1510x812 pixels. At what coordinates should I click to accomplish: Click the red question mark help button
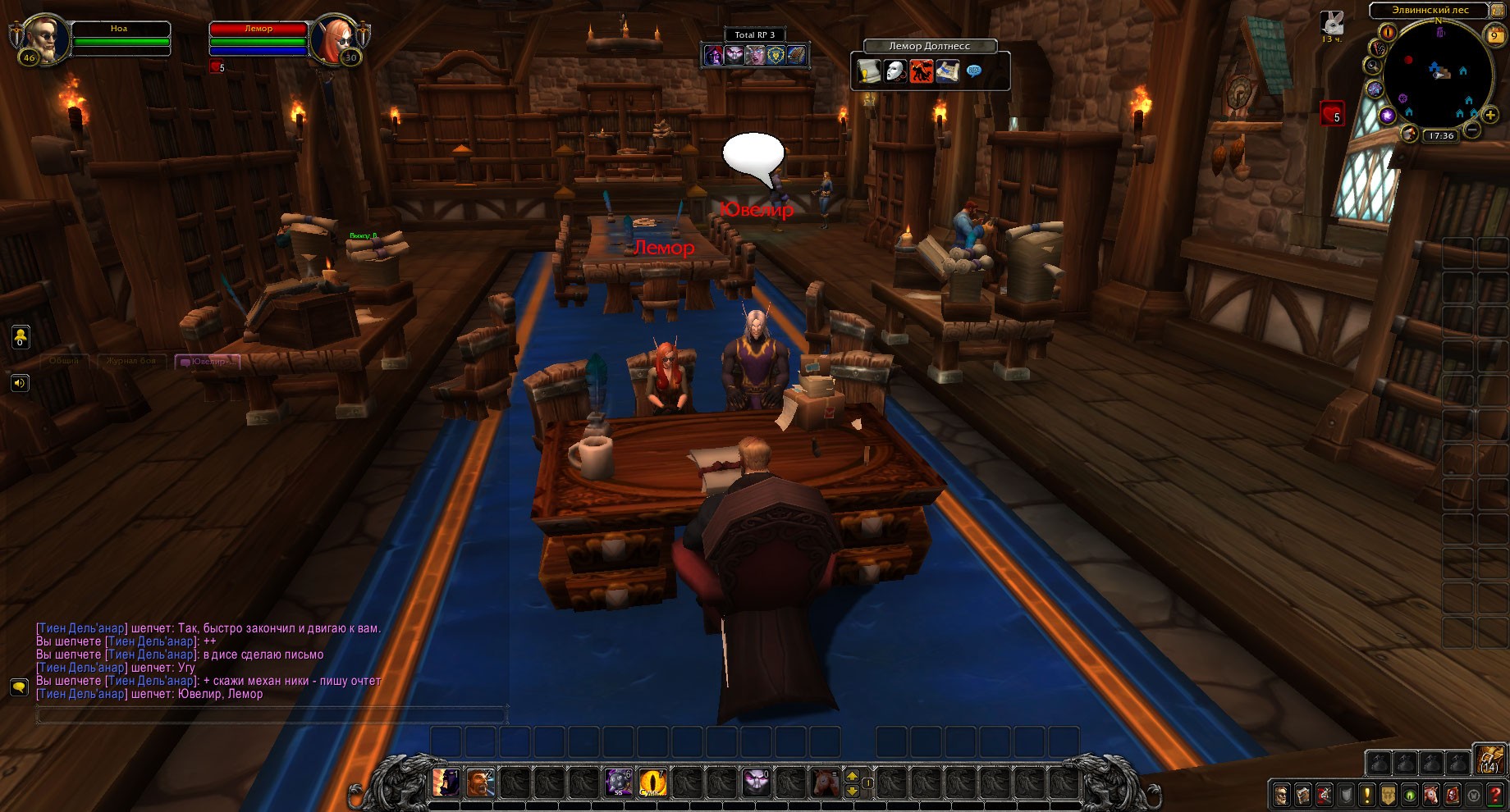1495,794
